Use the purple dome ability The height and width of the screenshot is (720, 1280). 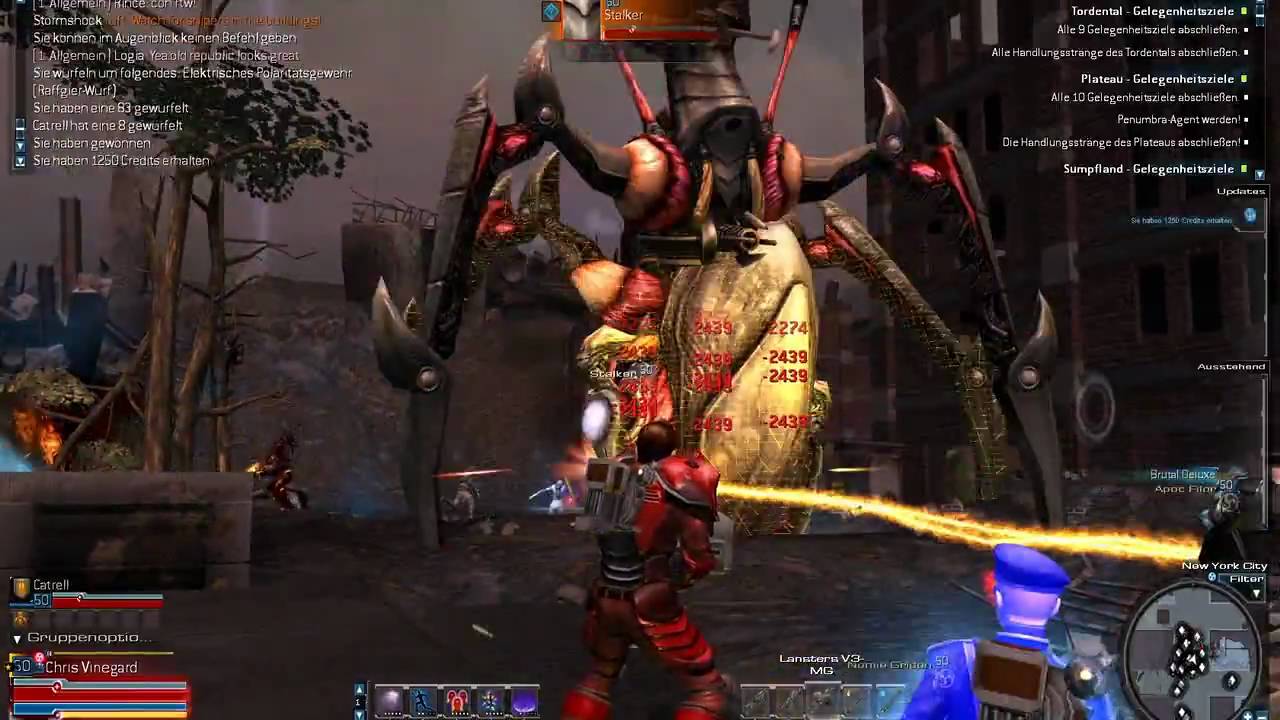(x=524, y=702)
